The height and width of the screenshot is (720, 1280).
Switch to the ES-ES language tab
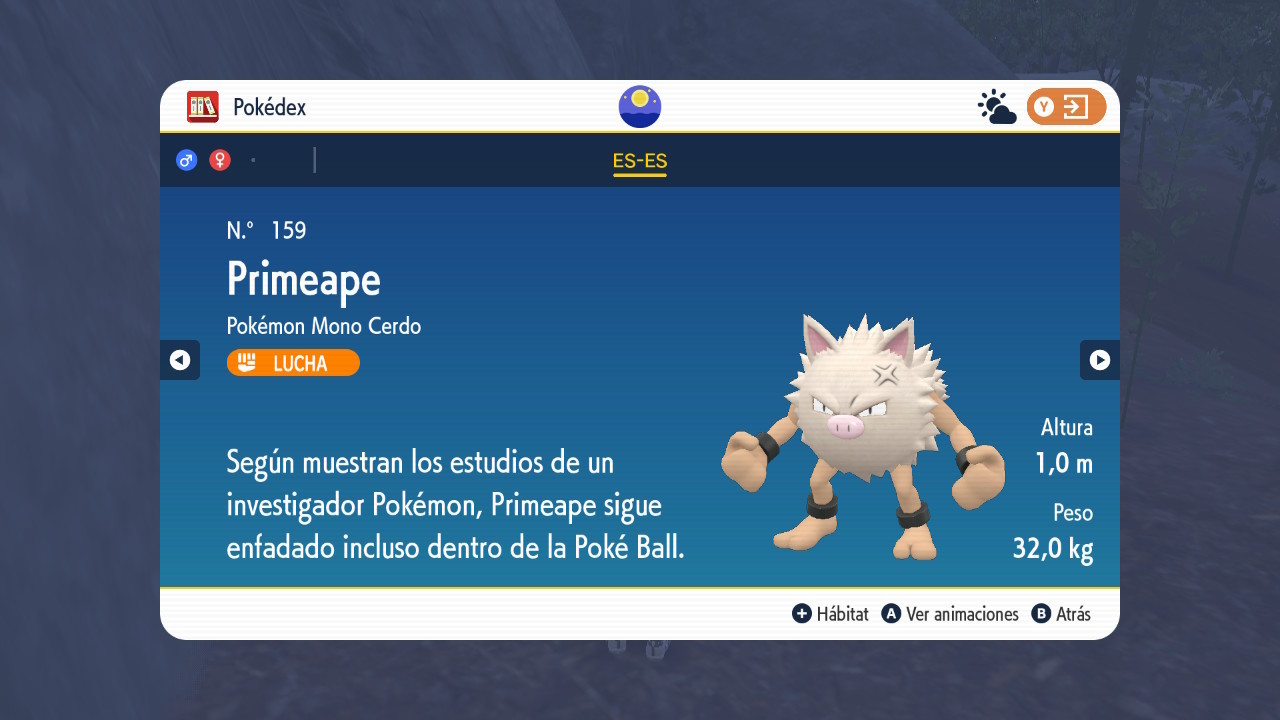tap(639, 159)
